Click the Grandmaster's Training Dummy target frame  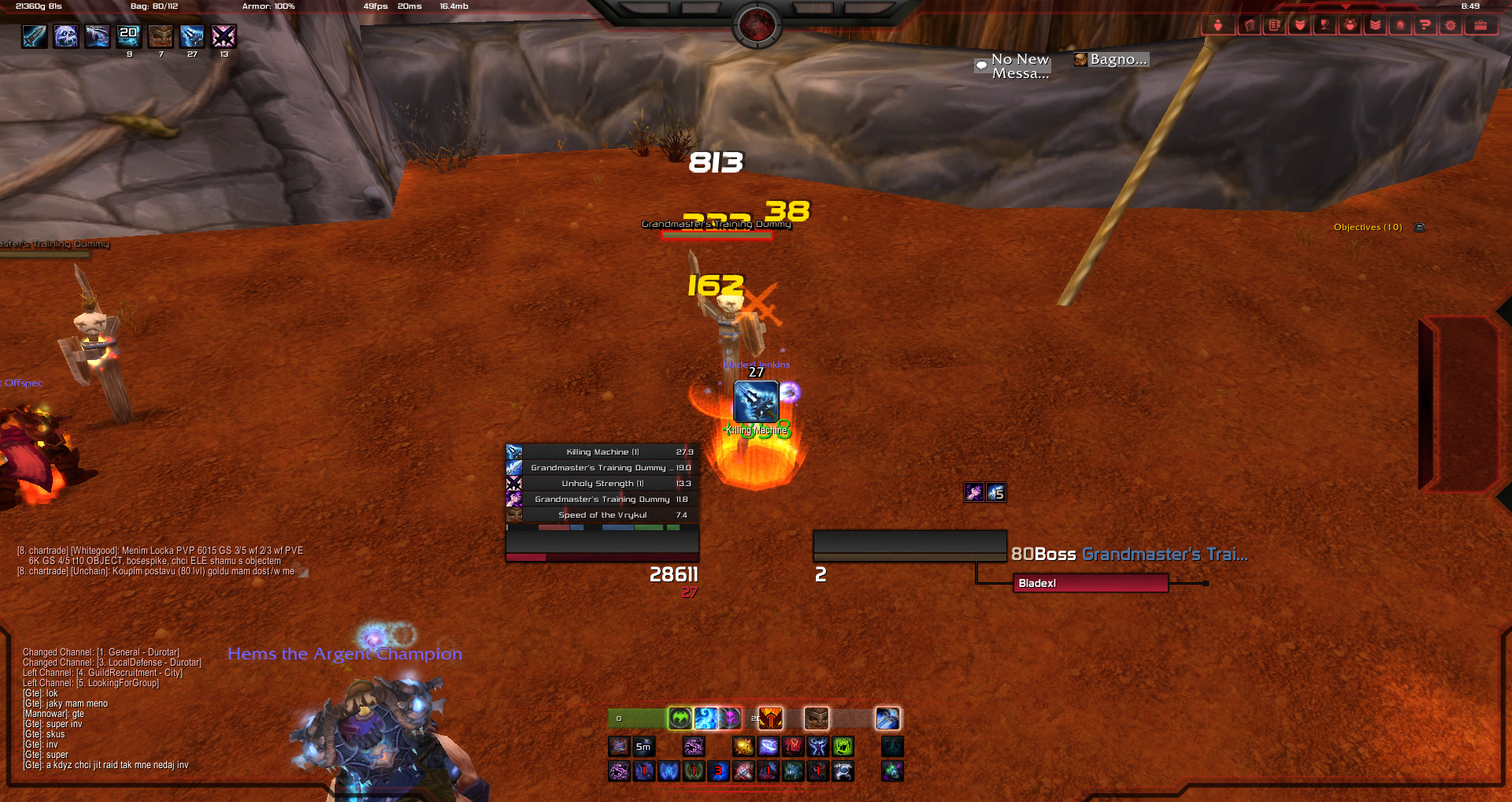[910, 545]
